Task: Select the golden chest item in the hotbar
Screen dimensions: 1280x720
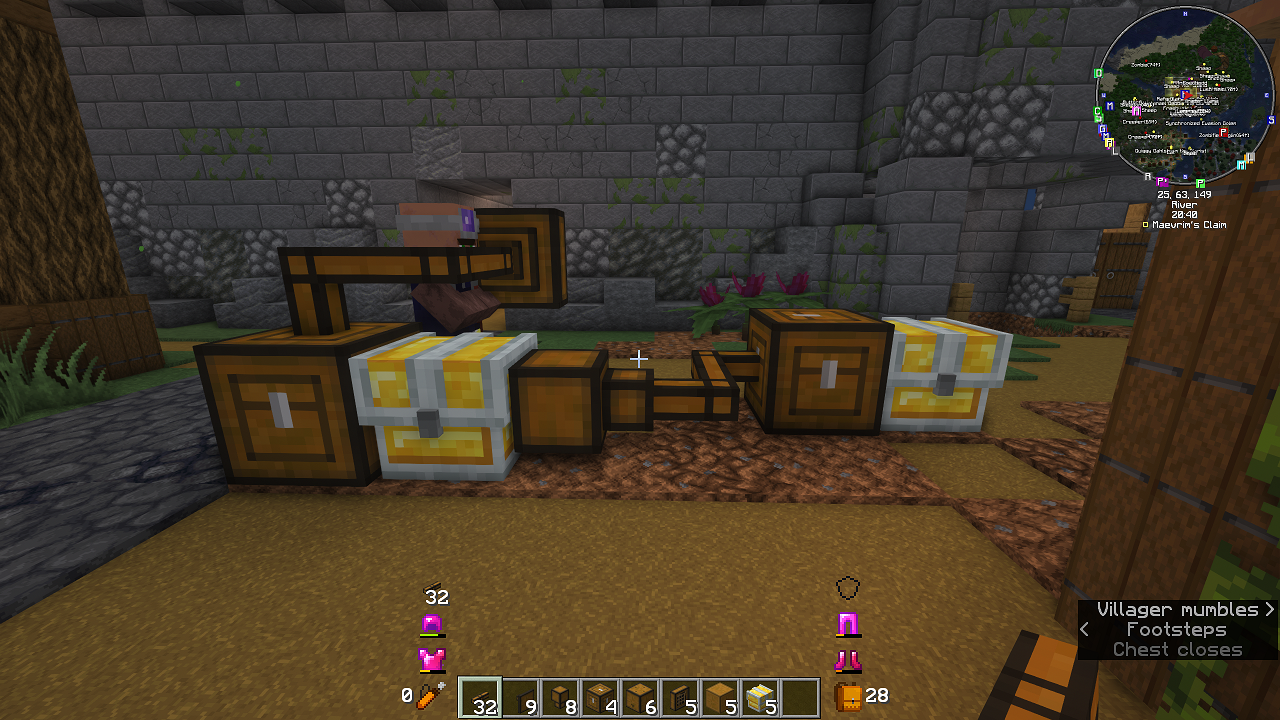Action: click(x=760, y=696)
